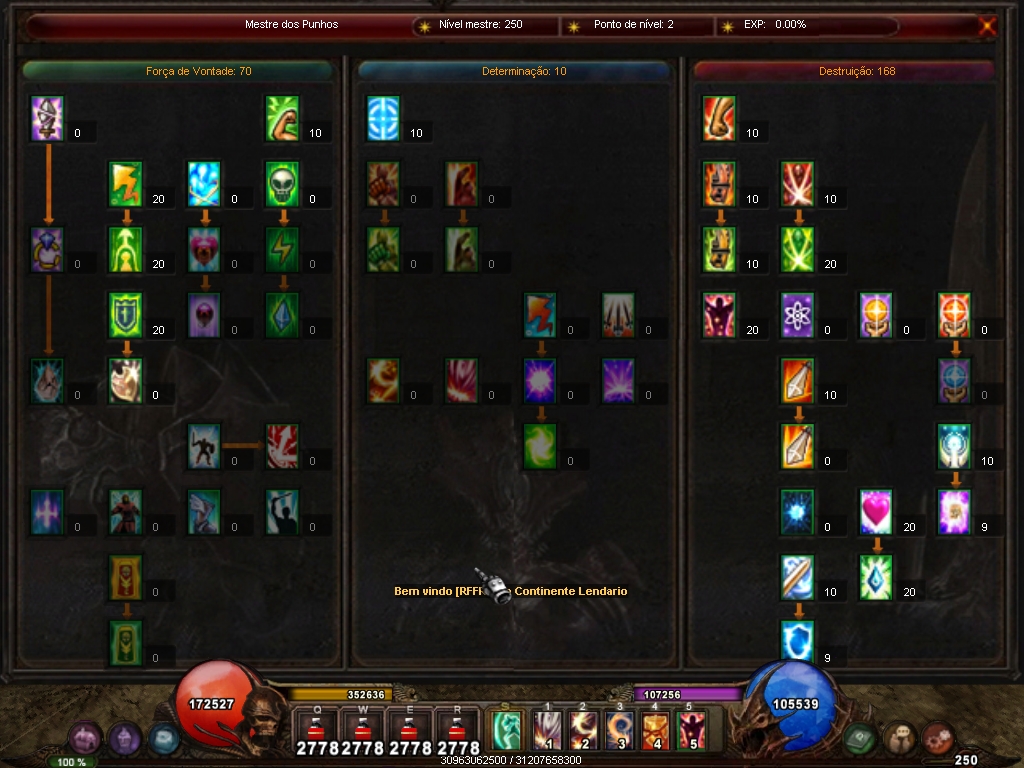The image size is (1024, 768).
Task: Choose the blue gem ring skill
Action: (47, 250)
